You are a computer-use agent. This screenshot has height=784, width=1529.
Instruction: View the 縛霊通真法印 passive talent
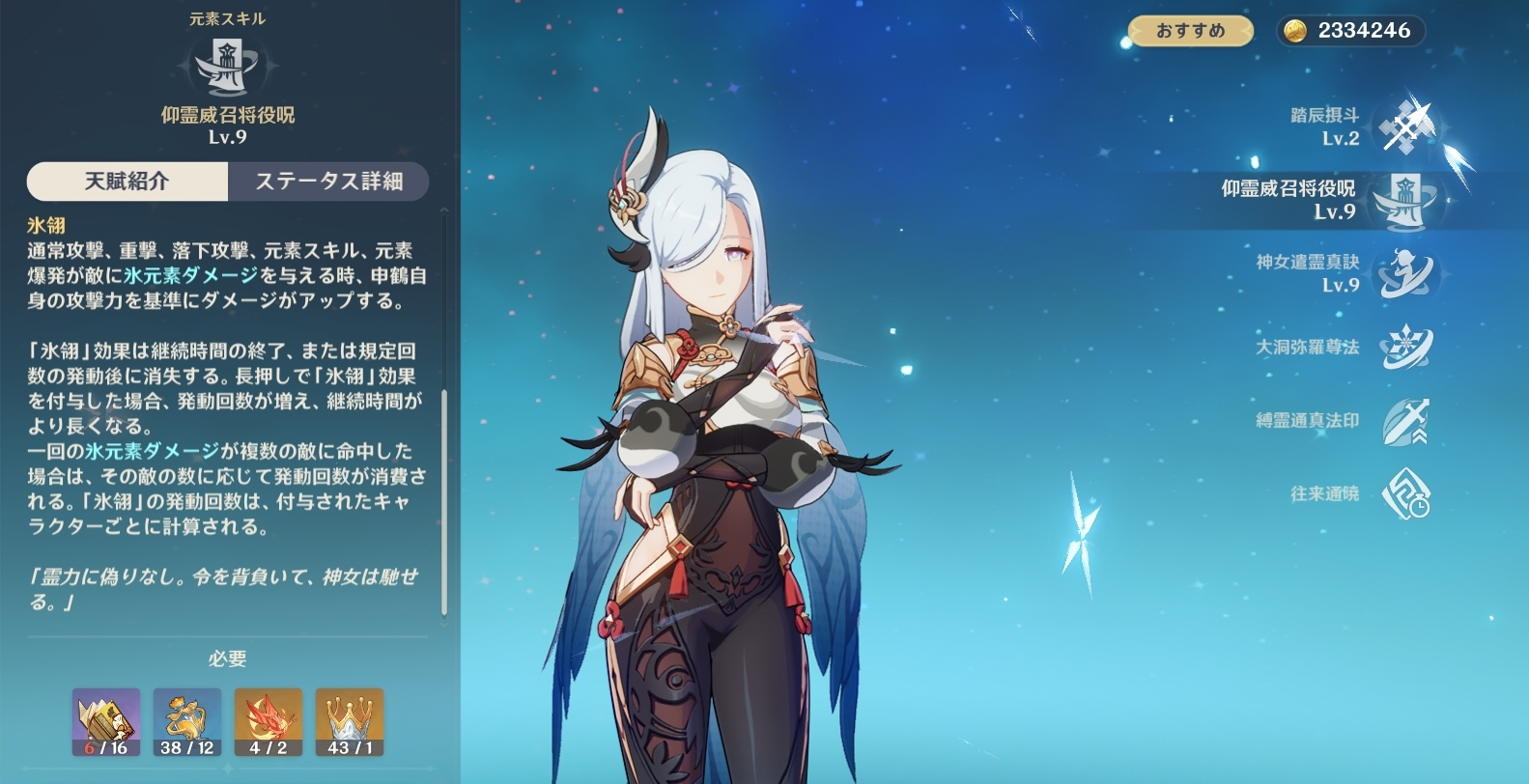point(1405,421)
